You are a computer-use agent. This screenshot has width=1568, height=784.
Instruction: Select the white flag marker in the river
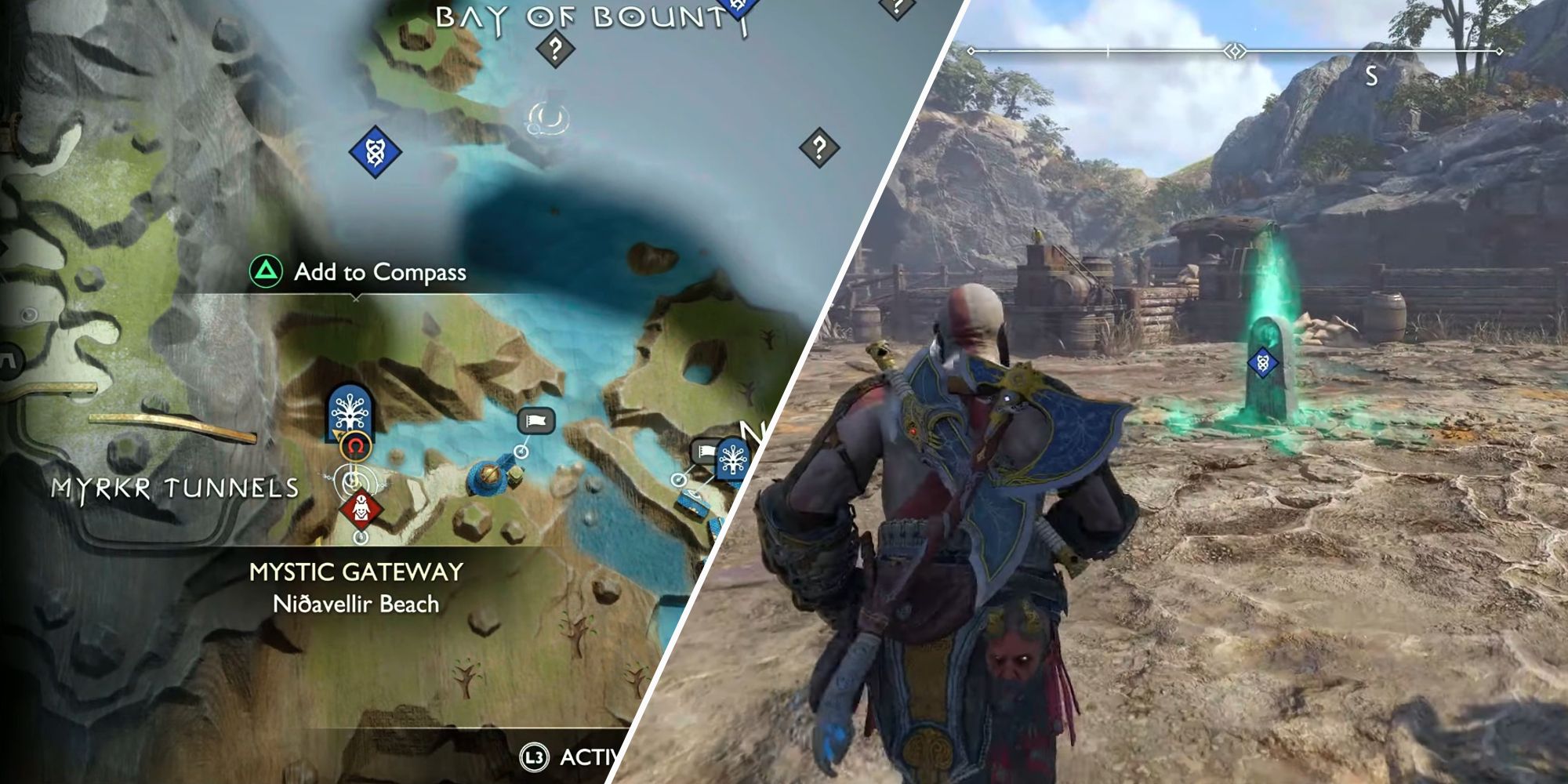coord(535,421)
